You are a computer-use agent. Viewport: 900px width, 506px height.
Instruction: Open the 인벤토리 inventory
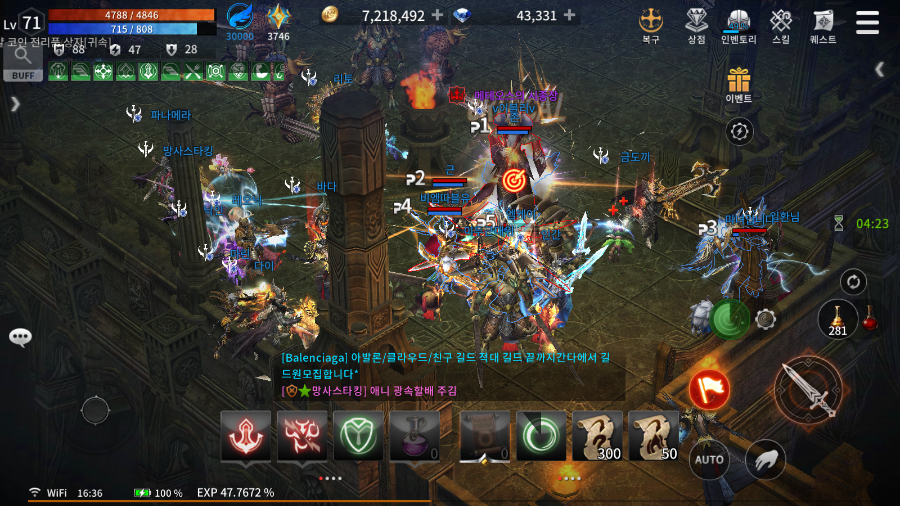(739, 25)
